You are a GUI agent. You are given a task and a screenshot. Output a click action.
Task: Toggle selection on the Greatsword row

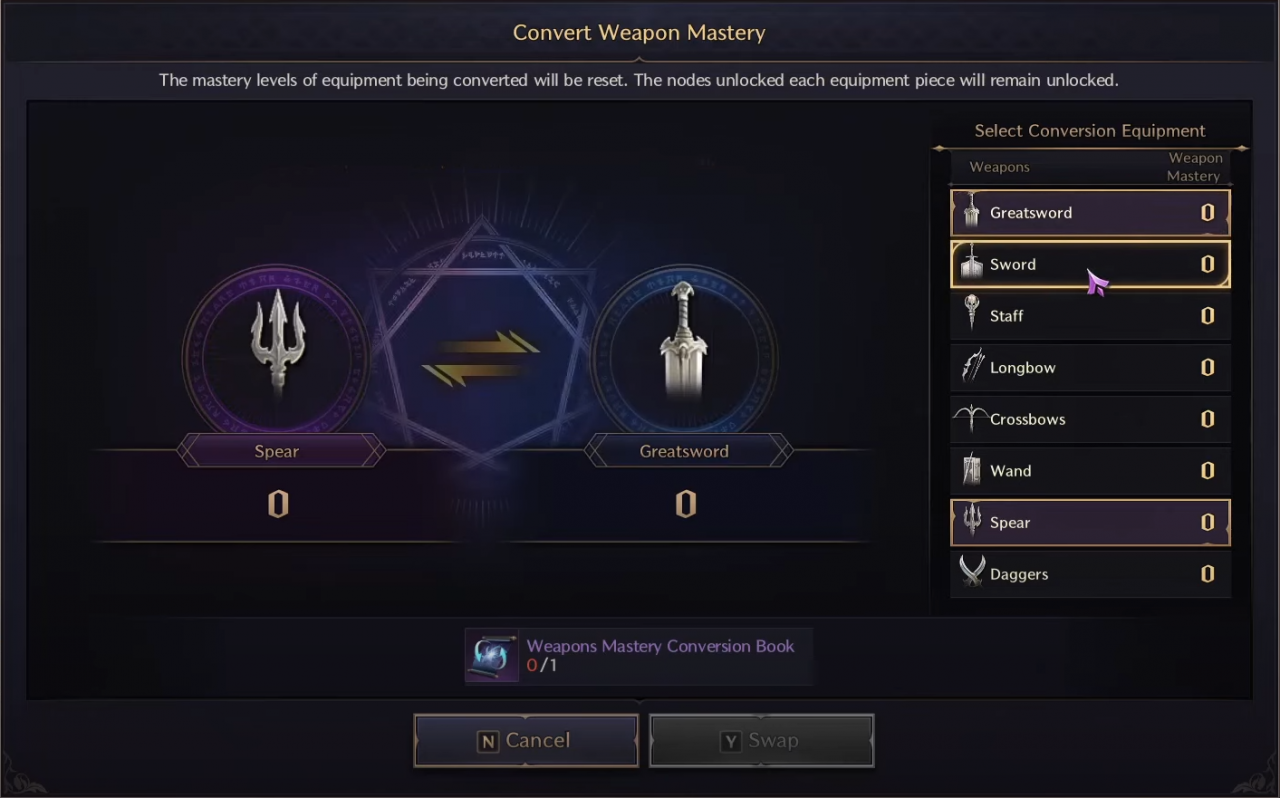[1090, 212]
